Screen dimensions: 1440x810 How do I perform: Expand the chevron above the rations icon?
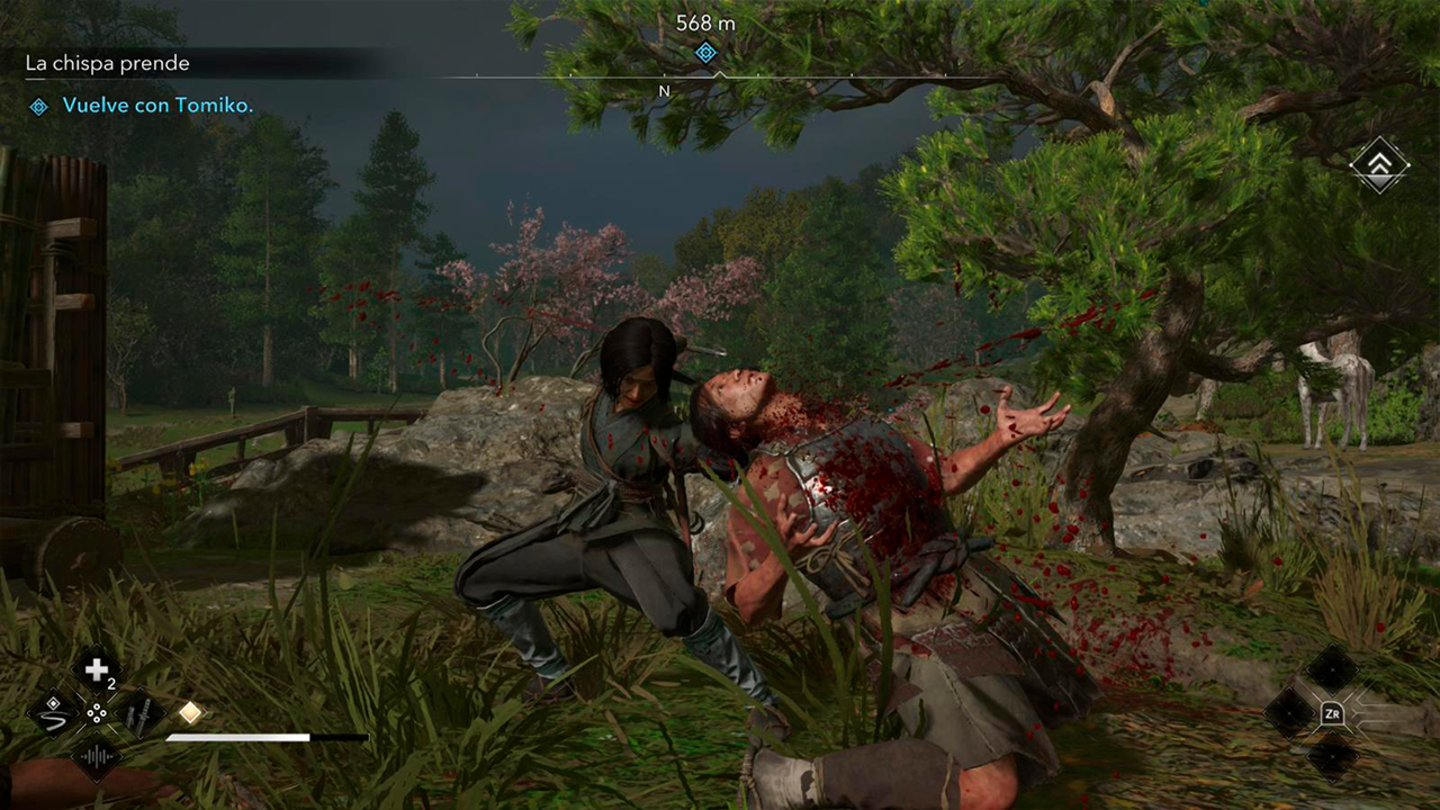pos(95,645)
